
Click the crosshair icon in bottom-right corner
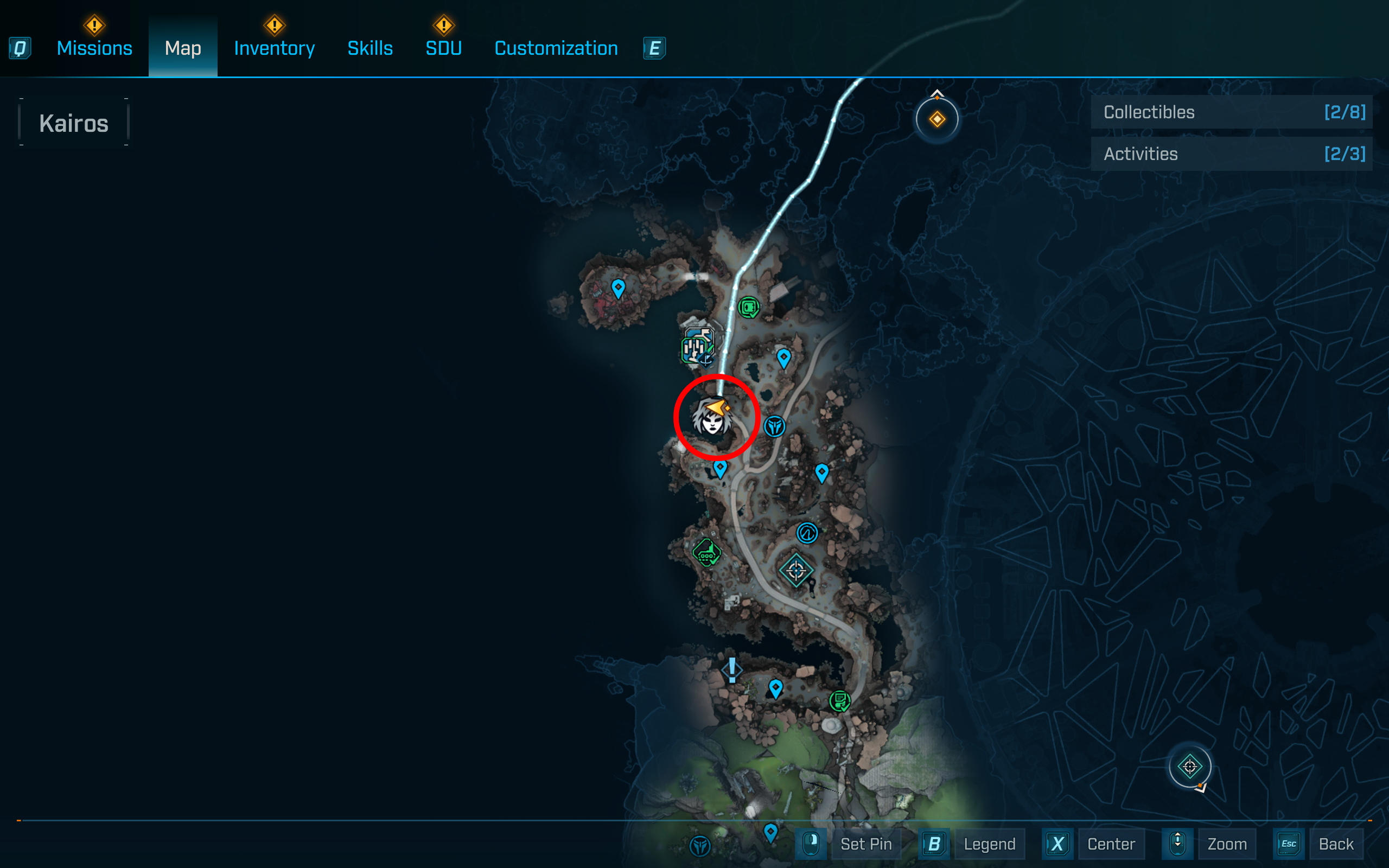click(1189, 766)
